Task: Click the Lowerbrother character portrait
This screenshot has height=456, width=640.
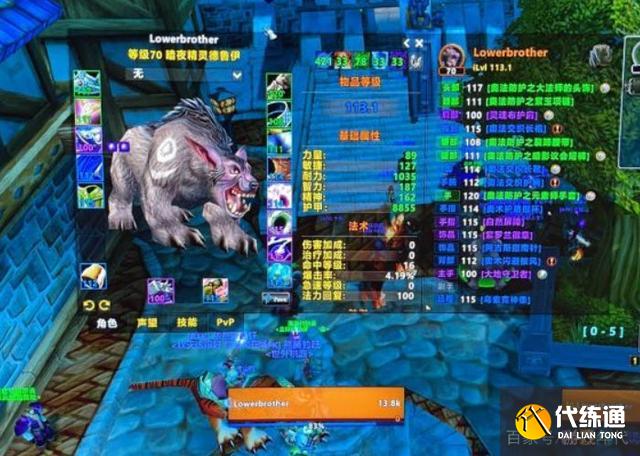Action: [x=449, y=60]
